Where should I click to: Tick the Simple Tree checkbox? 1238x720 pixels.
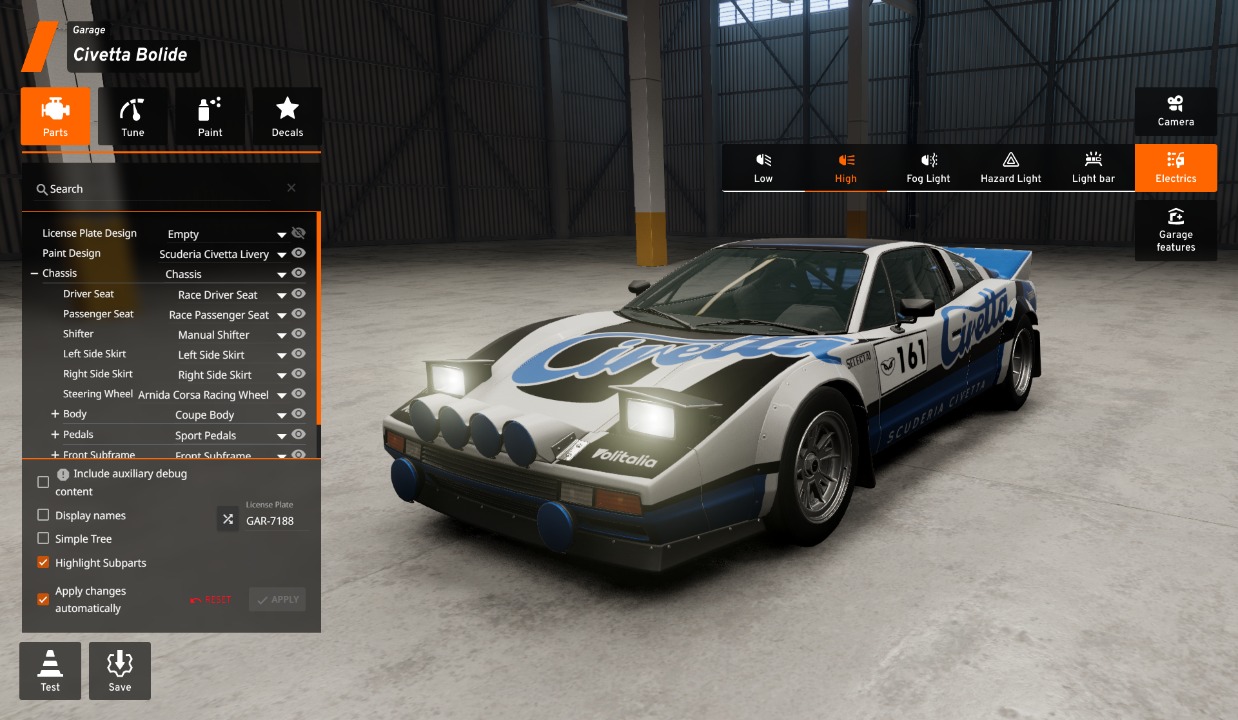[43, 539]
